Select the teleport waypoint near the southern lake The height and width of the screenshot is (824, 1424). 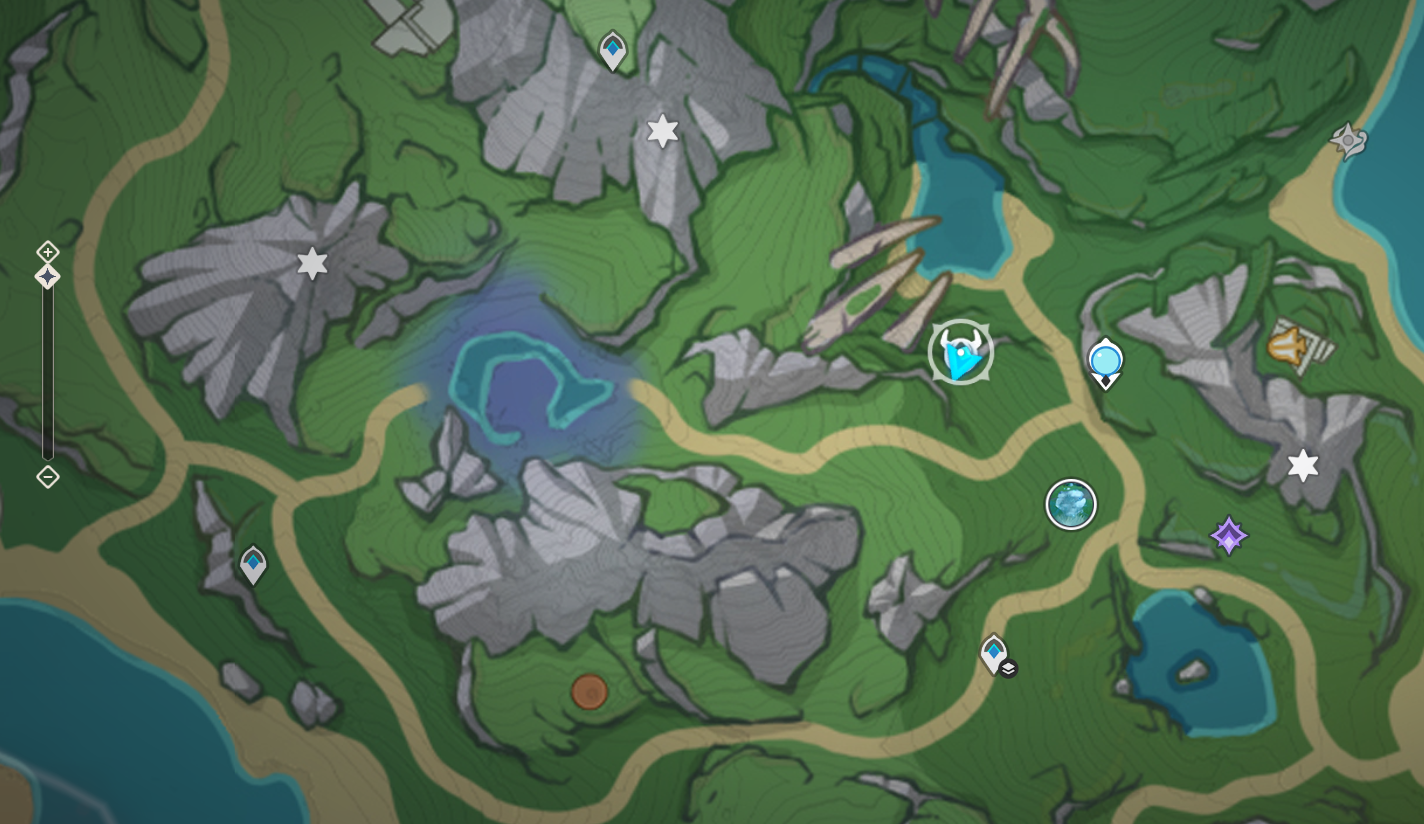click(993, 652)
